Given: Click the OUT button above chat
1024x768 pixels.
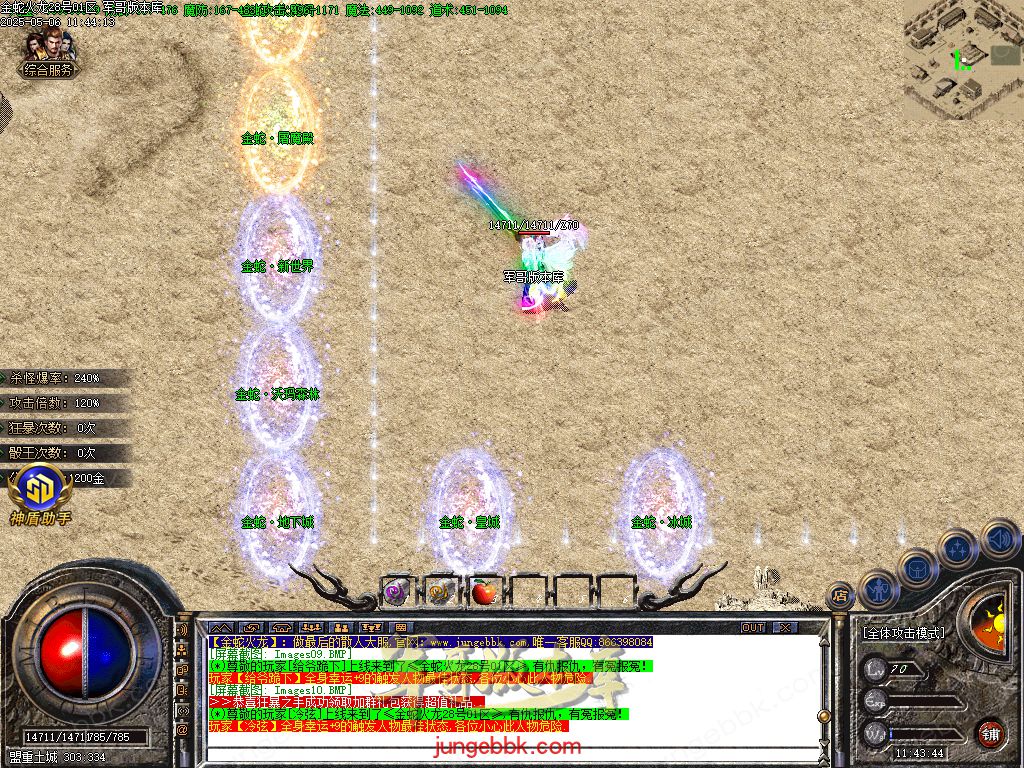Looking at the screenshot, I should [x=752, y=627].
